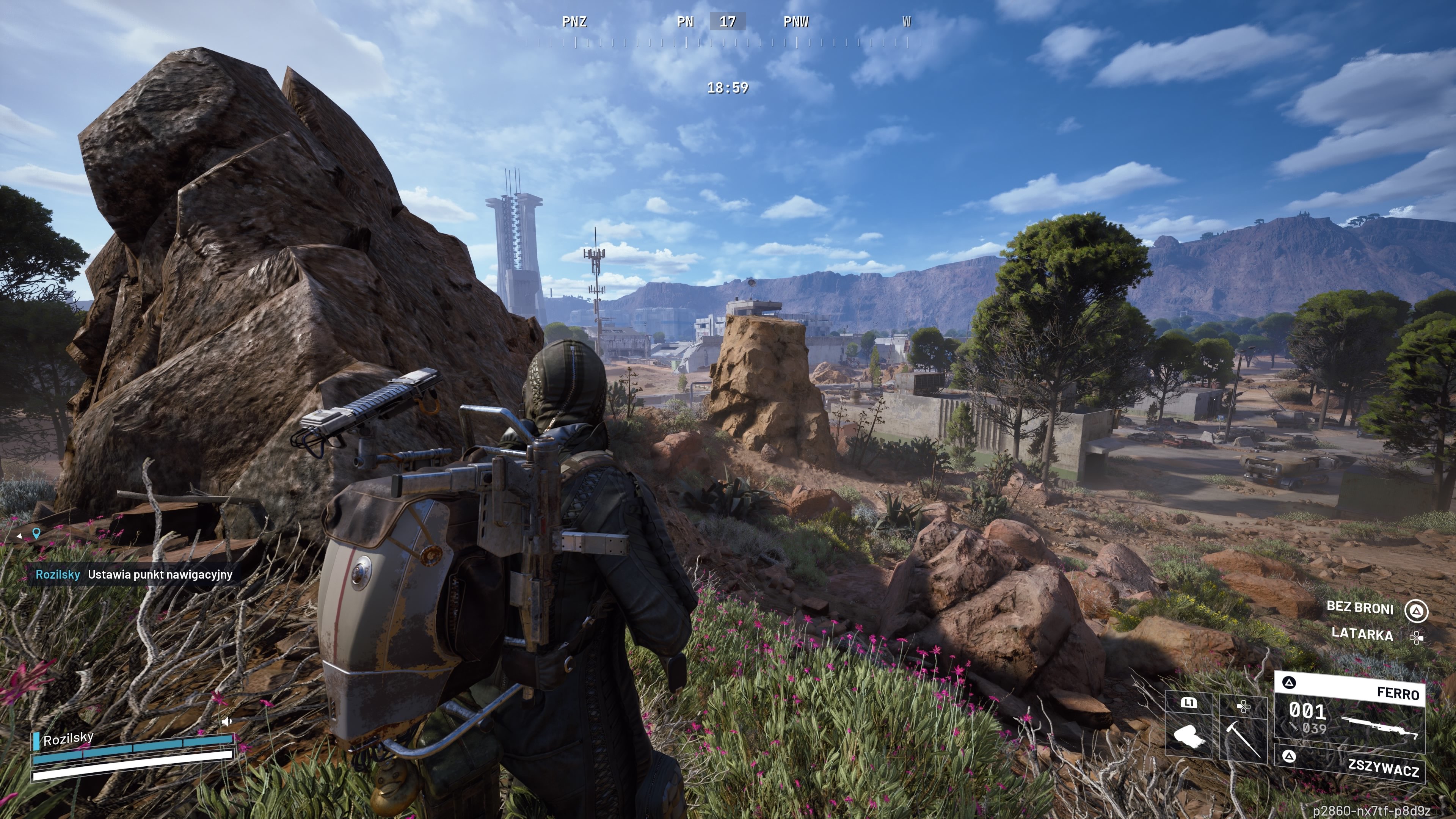Click the blue navigation waypoint marker
1456x819 pixels.
click(x=37, y=533)
